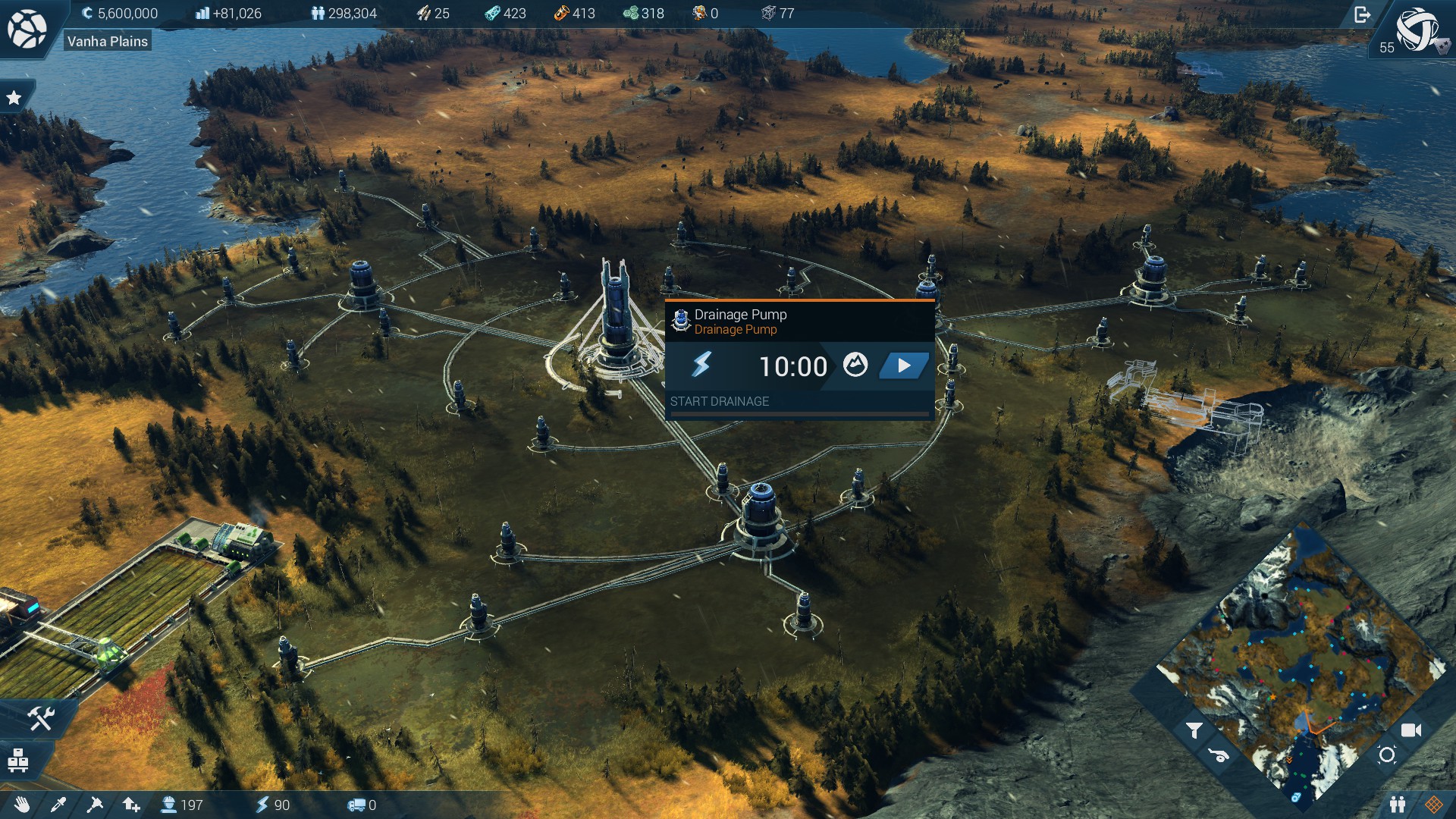
Task: Open the minimap filter funnel button
Action: tap(1194, 730)
